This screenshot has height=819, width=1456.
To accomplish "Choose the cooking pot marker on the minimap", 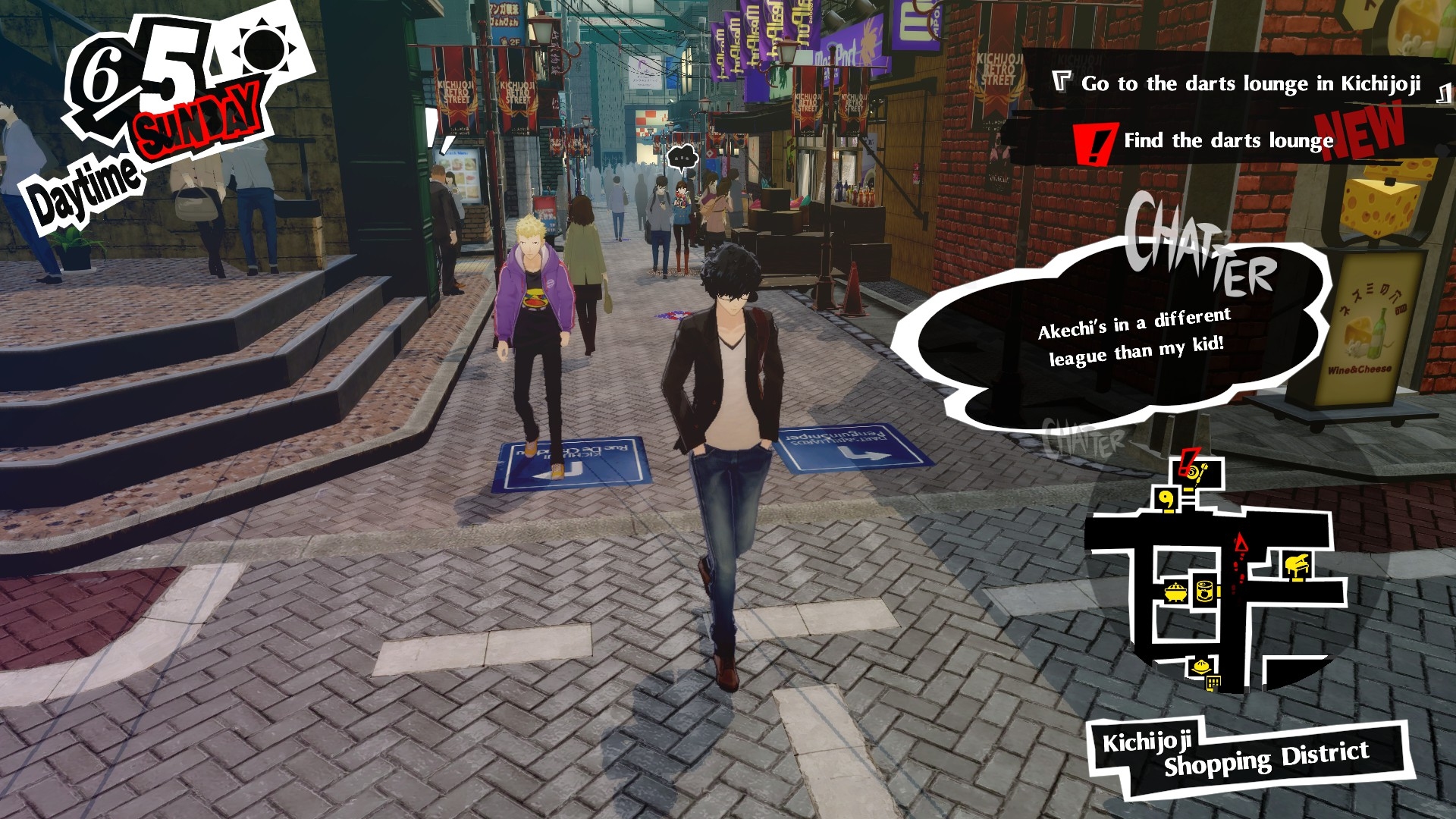I will tap(1176, 591).
